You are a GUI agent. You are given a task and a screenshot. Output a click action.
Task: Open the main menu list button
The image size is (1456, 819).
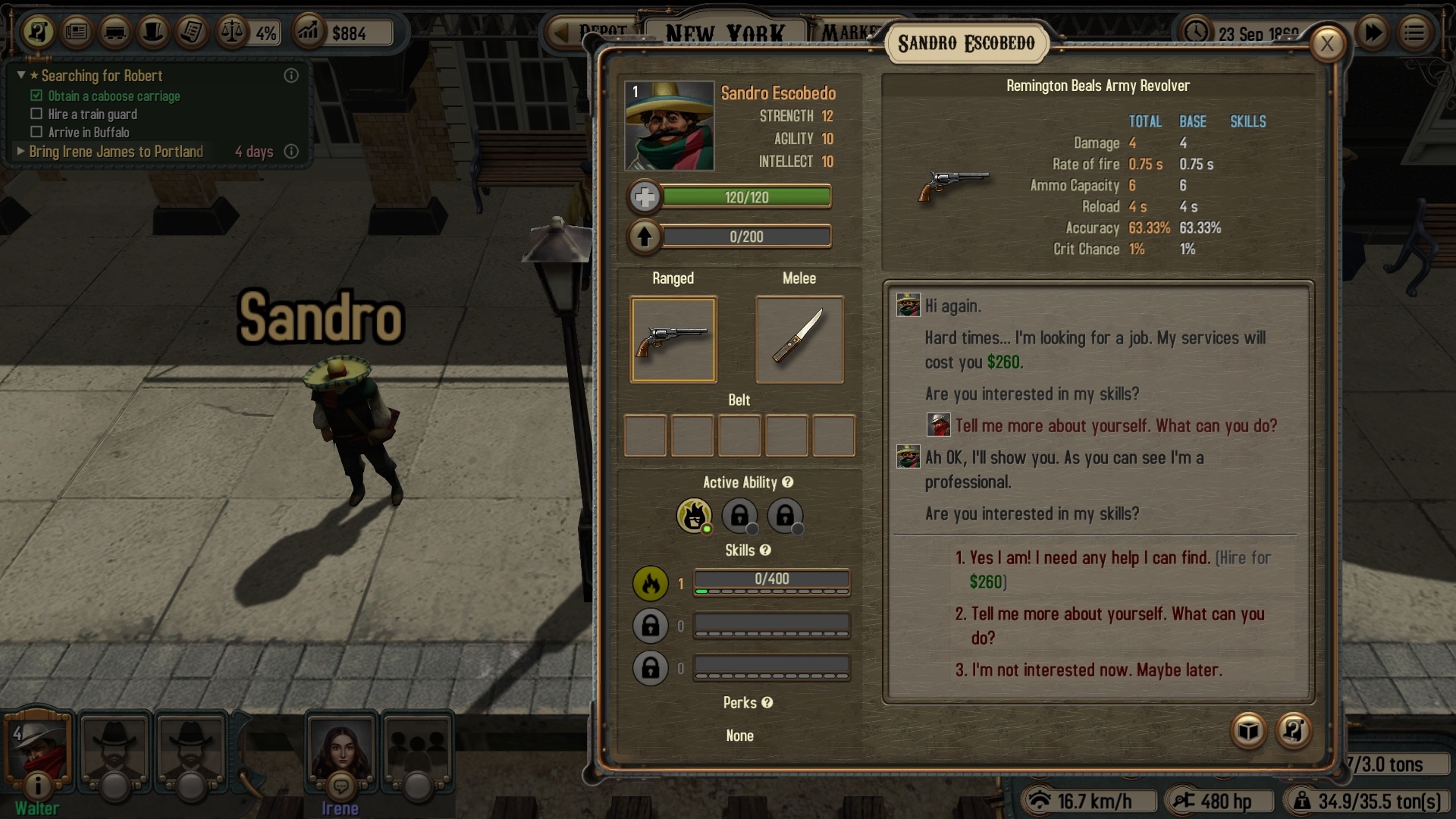(1414, 33)
